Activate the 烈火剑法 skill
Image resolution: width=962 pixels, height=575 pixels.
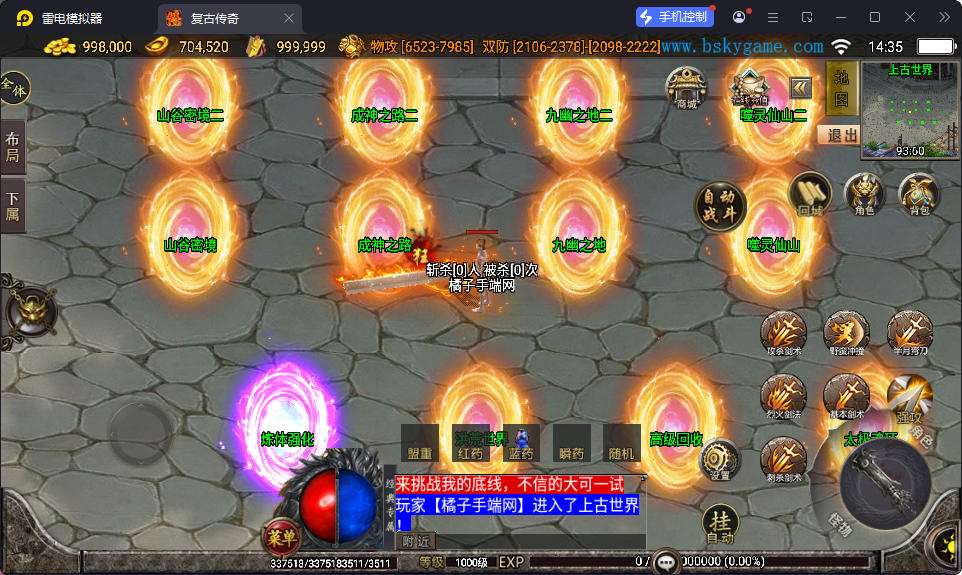(x=784, y=396)
